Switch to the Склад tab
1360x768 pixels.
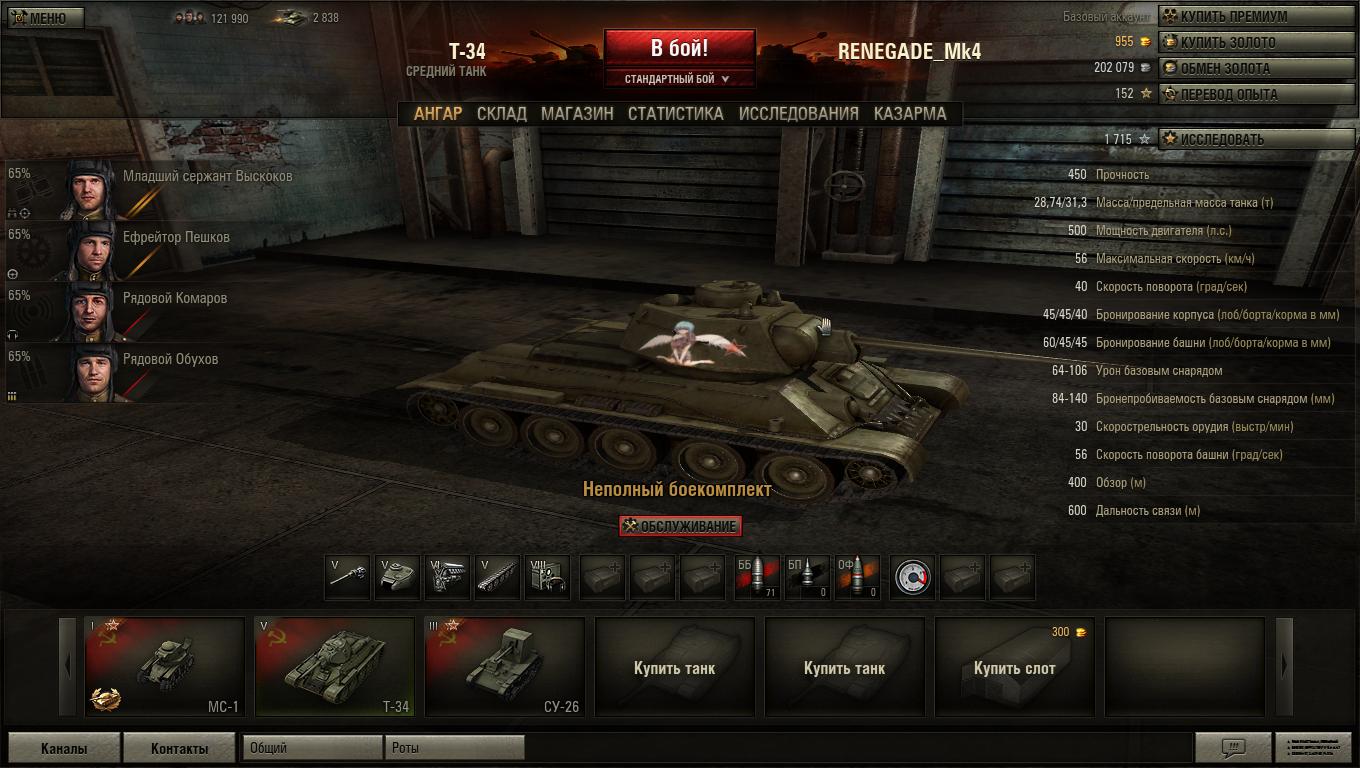pyautogui.click(x=501, y=114)
